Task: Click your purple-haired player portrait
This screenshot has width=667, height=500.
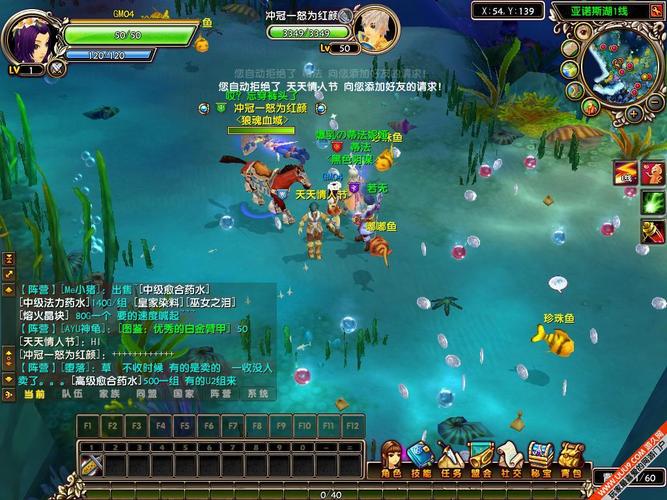Action: click(x=30, y=36)
